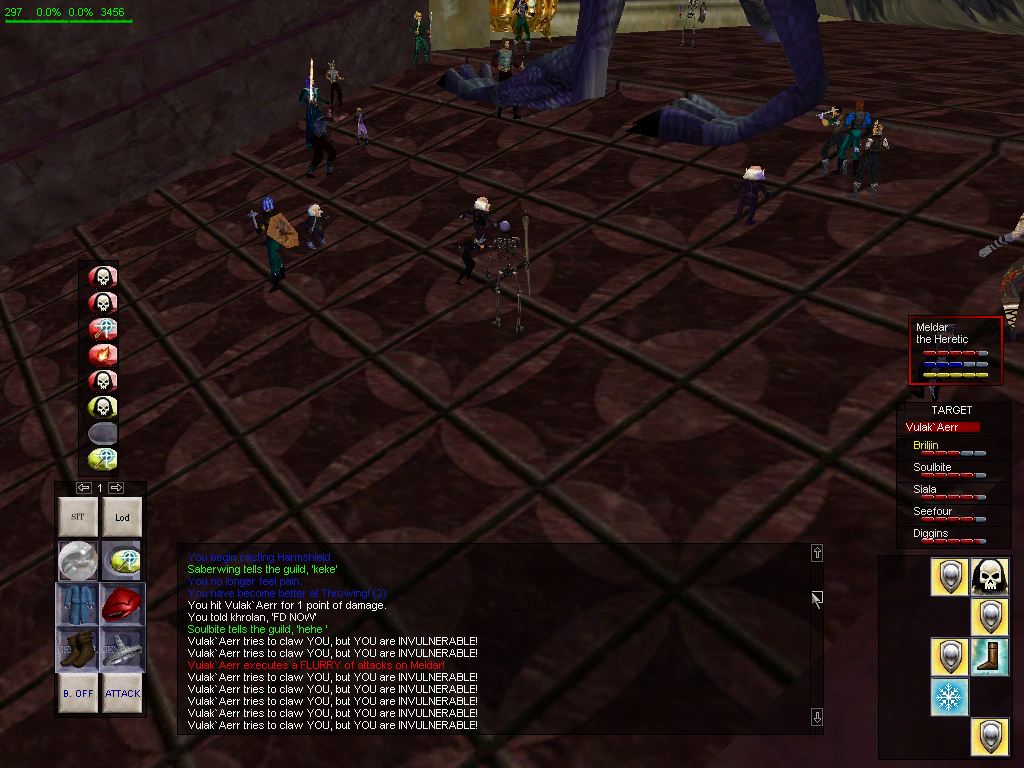Click the B. OFF button
This screenshot has height=768, width=1024.
(78, 692)
